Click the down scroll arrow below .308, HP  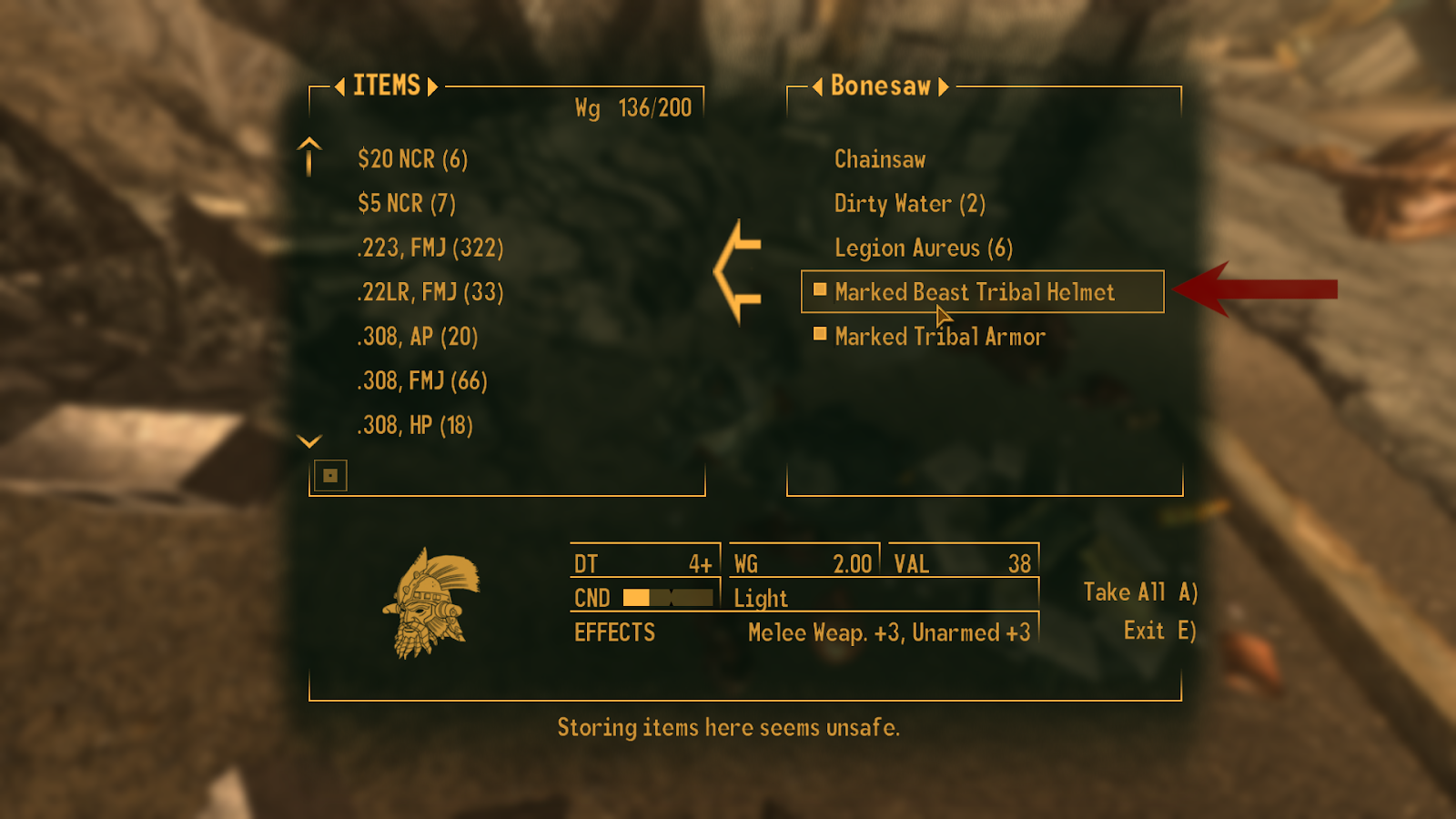coord(308,441)
